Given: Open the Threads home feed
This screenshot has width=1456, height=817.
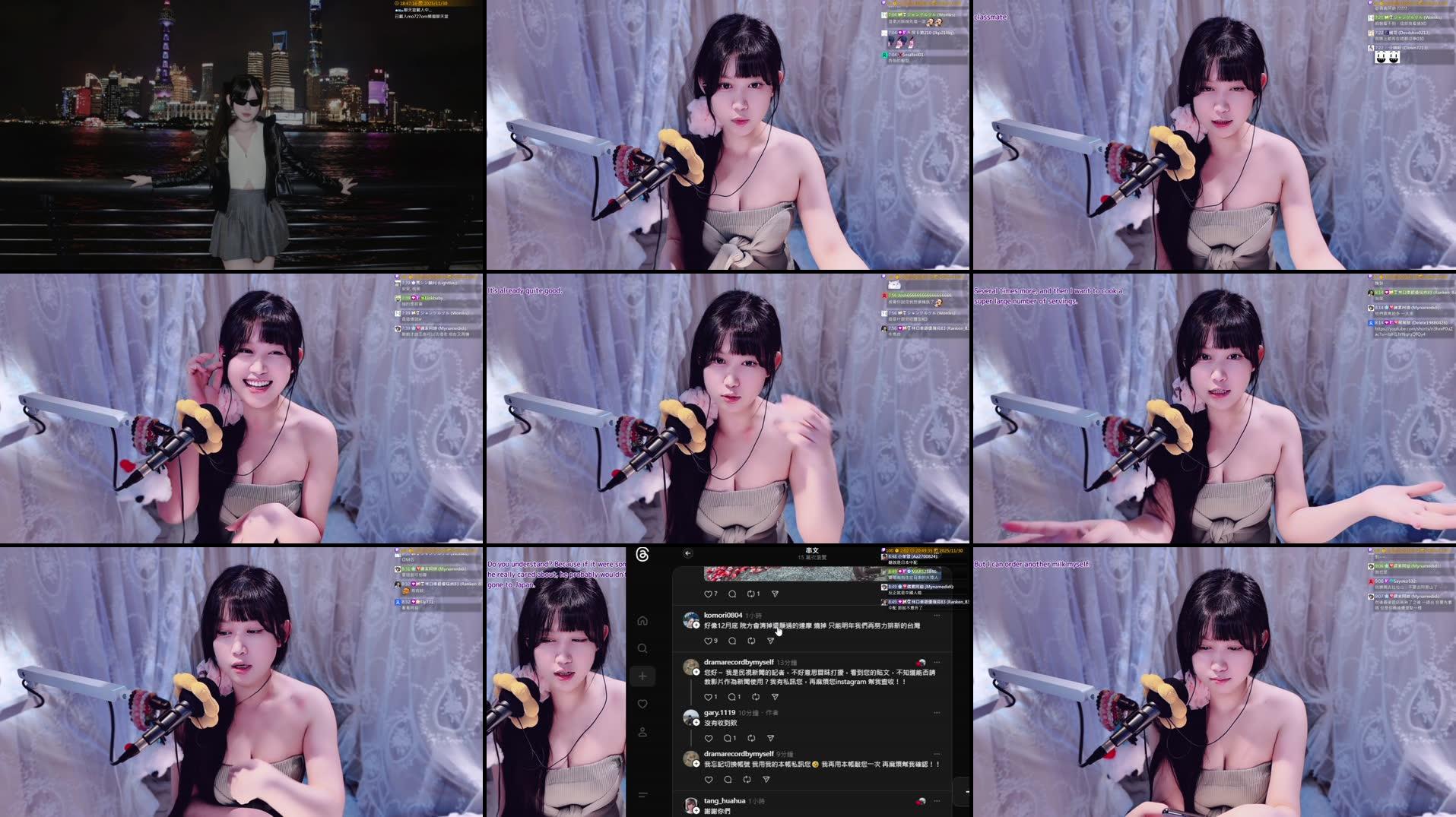Looking at the screenshot, I should pyautogui.click(x=642, y=620).
